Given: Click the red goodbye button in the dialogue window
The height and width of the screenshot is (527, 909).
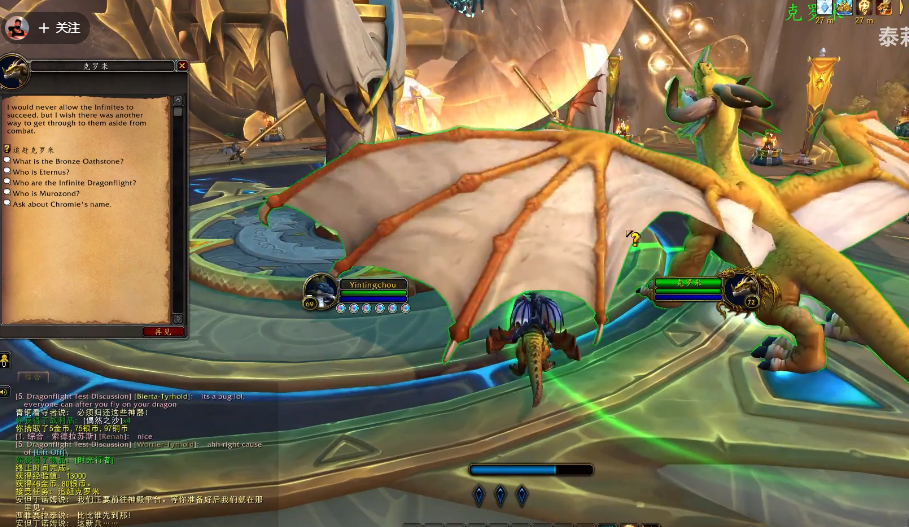Looking at the screenshot, I should [163, 330].
